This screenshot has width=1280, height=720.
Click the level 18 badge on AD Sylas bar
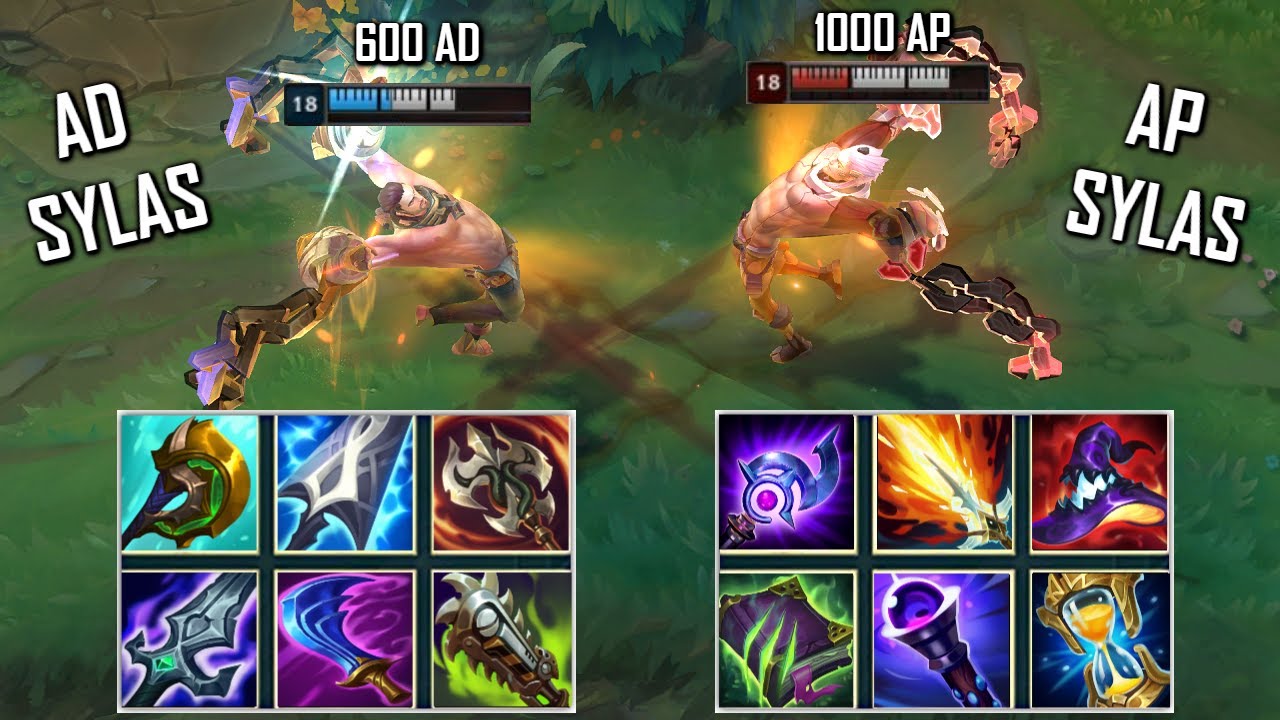[x=305, y=102]
